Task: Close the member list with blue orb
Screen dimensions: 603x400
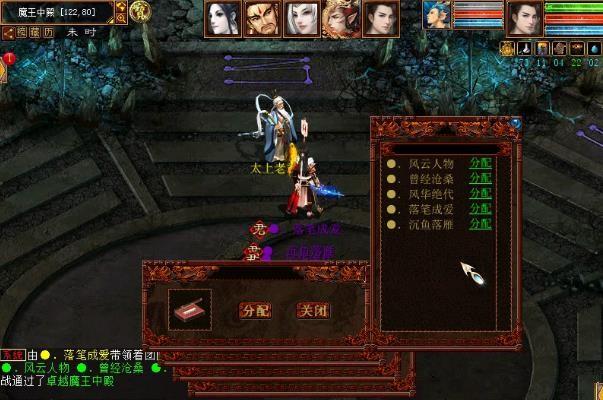Action: coord(515,123)
